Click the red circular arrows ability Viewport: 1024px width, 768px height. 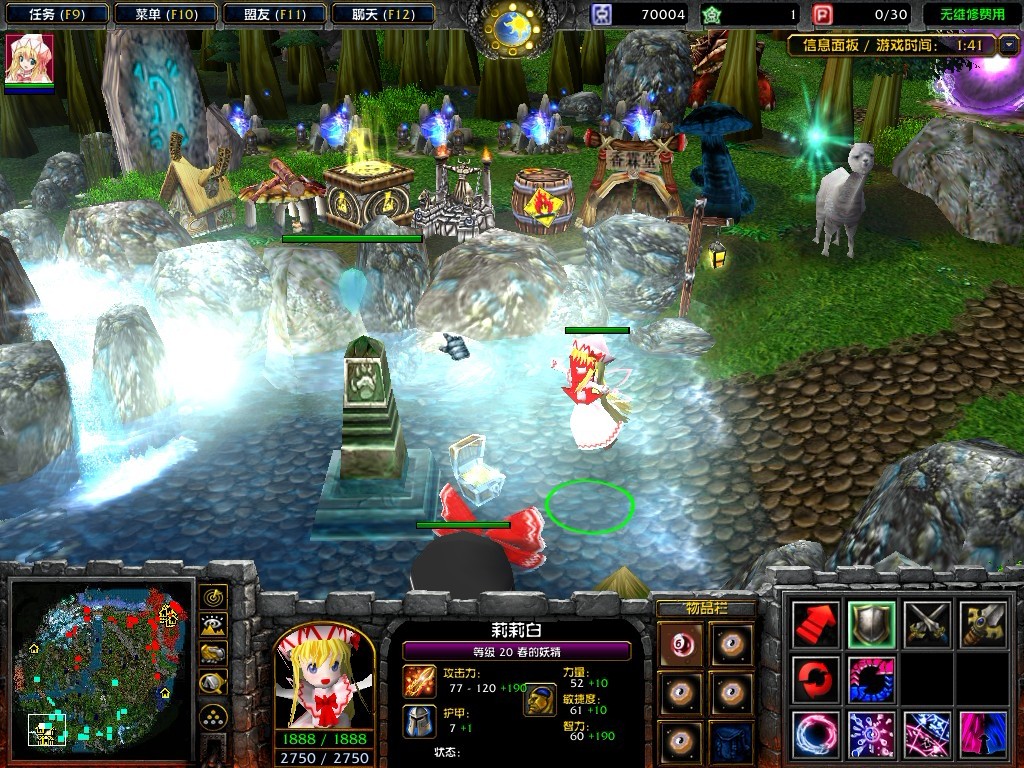click(x=815, y=680)
